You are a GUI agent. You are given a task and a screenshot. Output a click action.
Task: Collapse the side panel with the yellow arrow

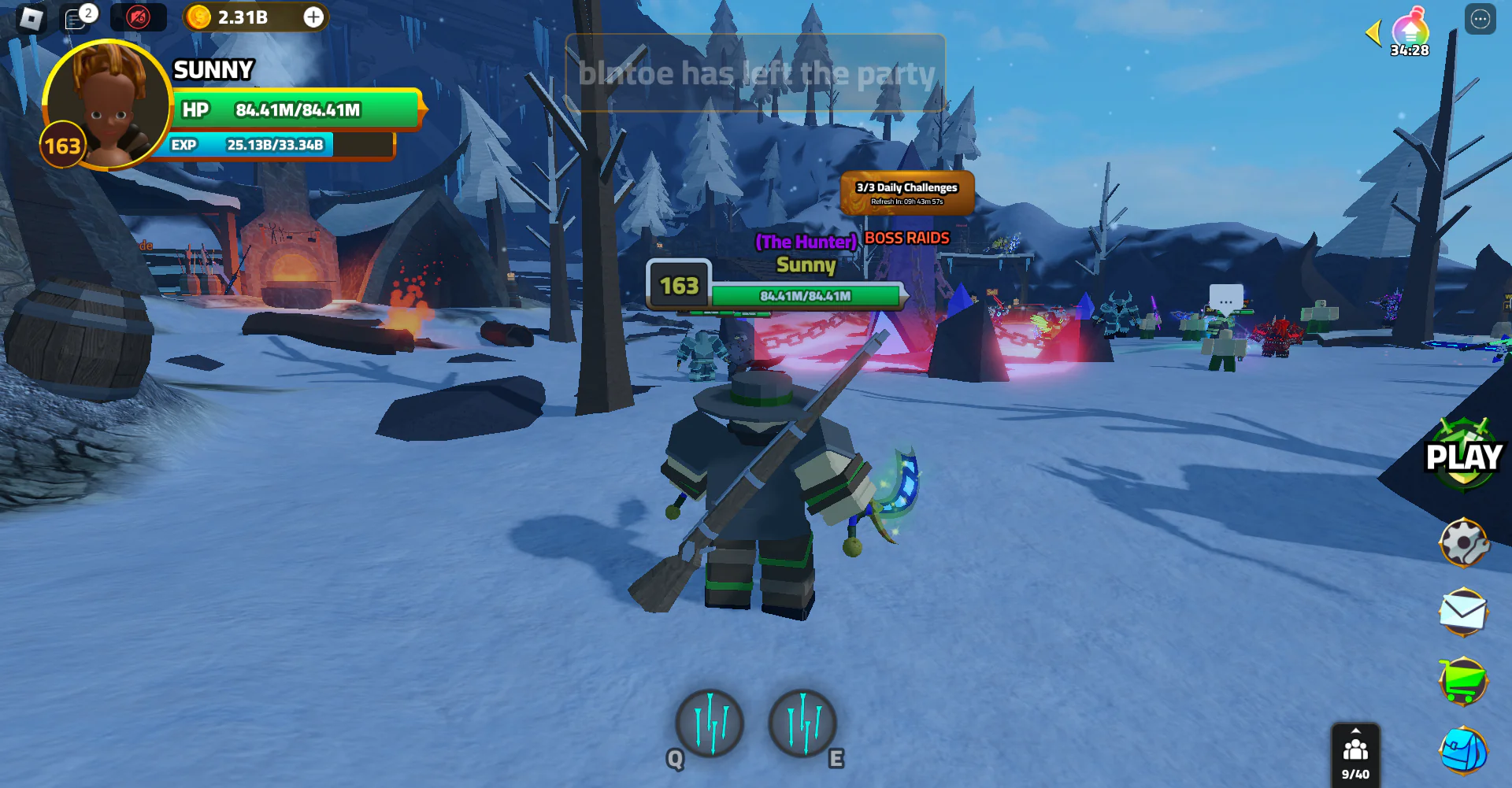1373,33
